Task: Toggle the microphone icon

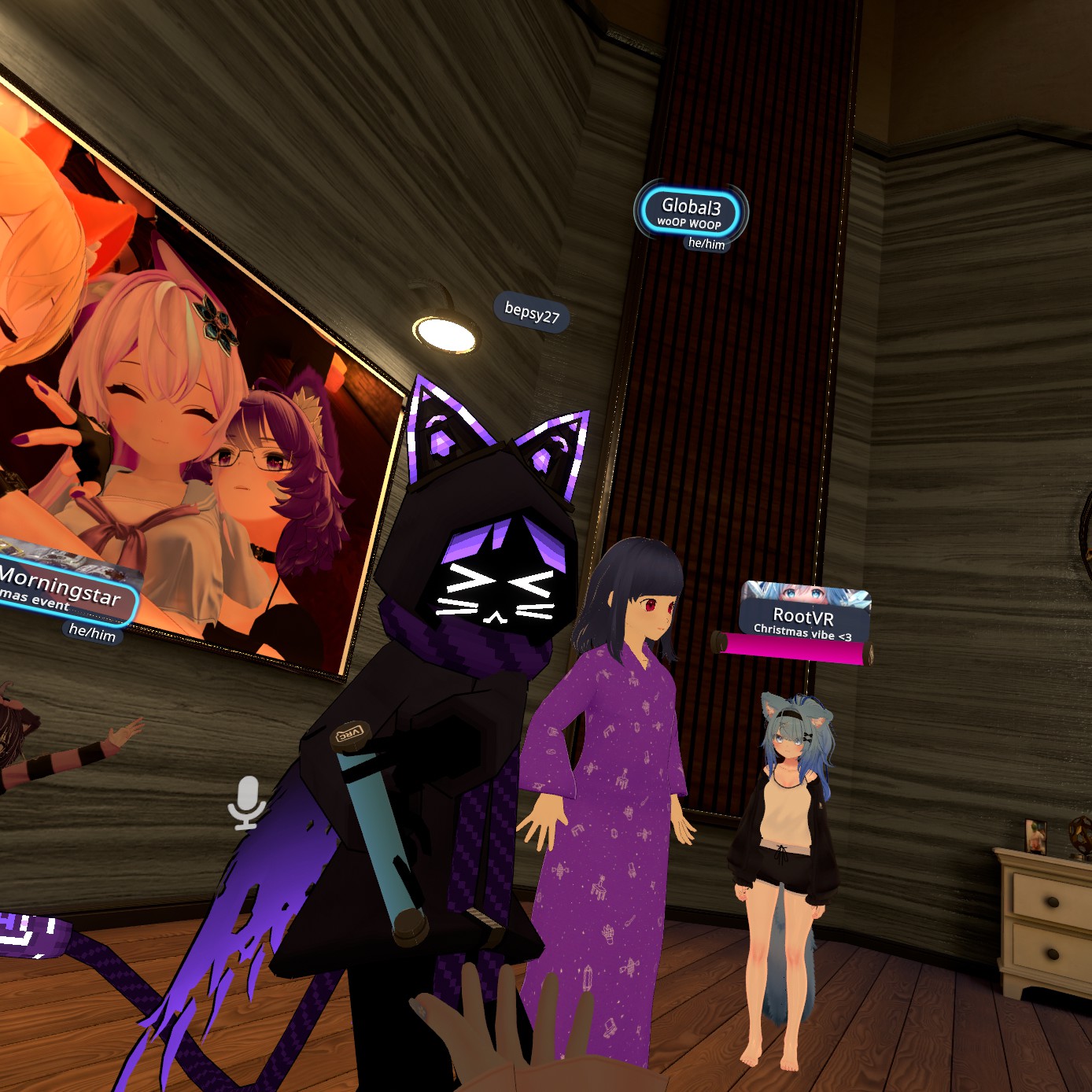Action: (x=247, y=802)
